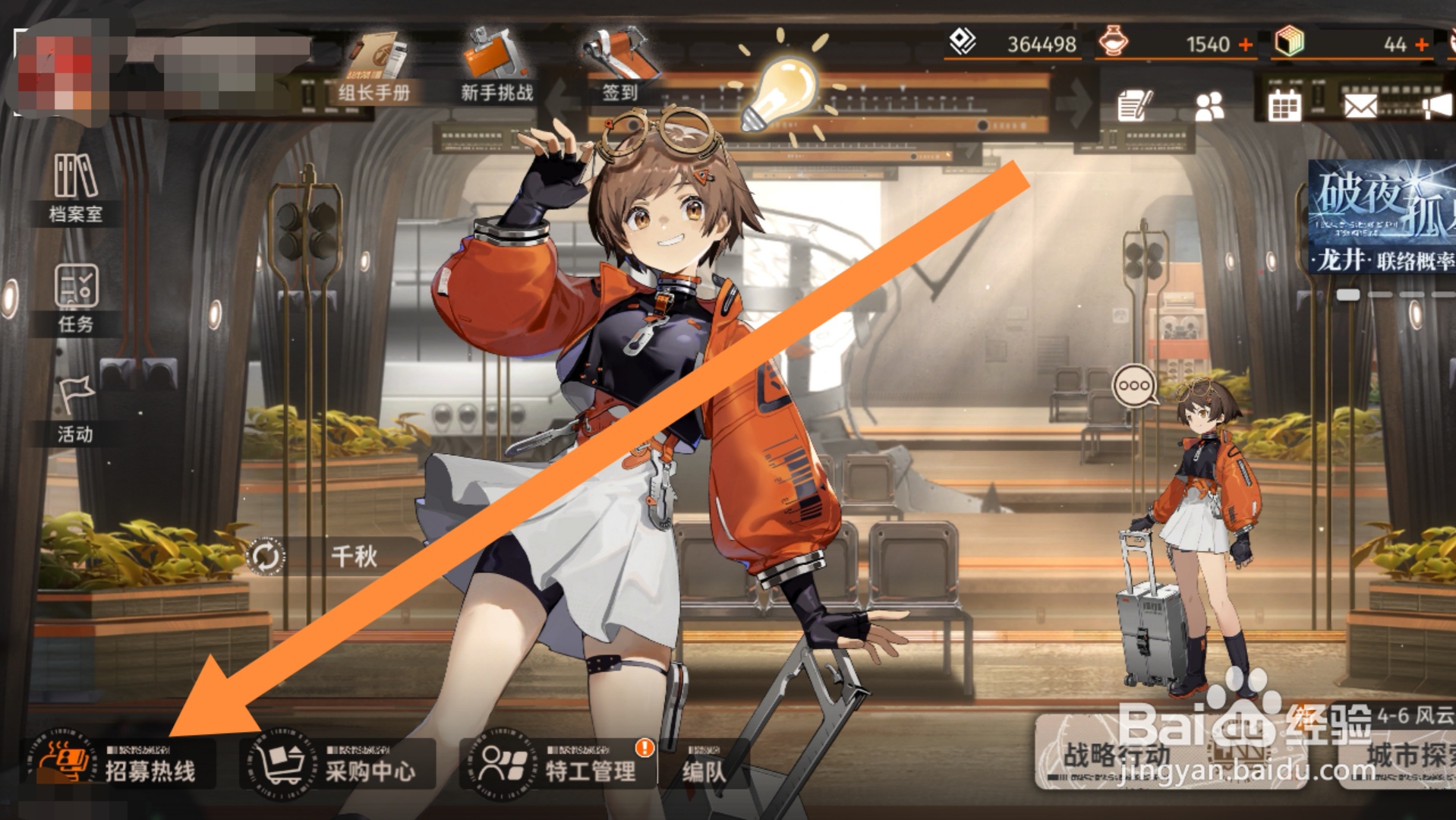1456x820 pixels.
Task: Check the 新手挑战 beginner challenges
Action: pyautogui.click(x=496, y=70)
